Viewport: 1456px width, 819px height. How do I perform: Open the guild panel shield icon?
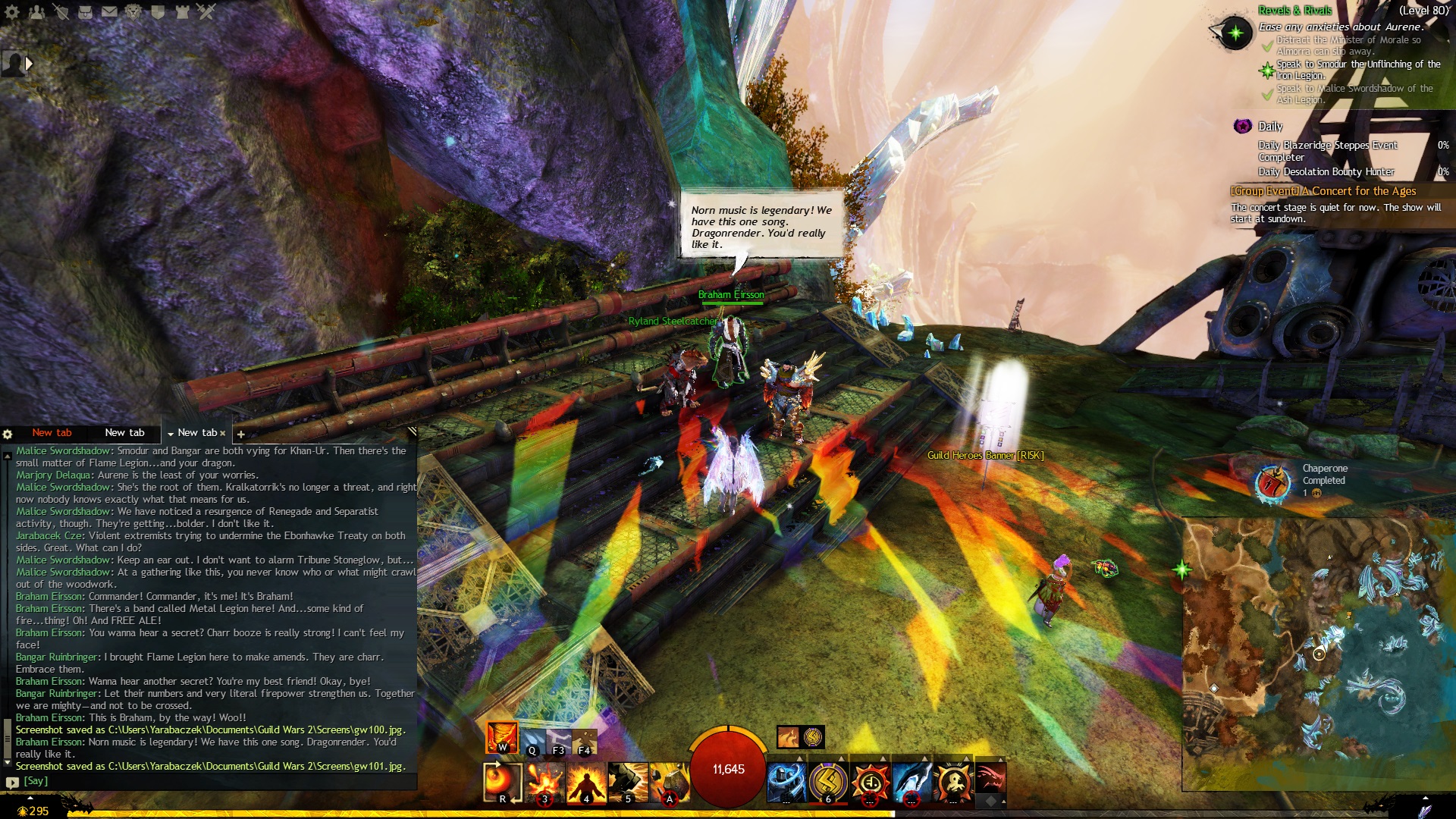click(x=158, y=11)
